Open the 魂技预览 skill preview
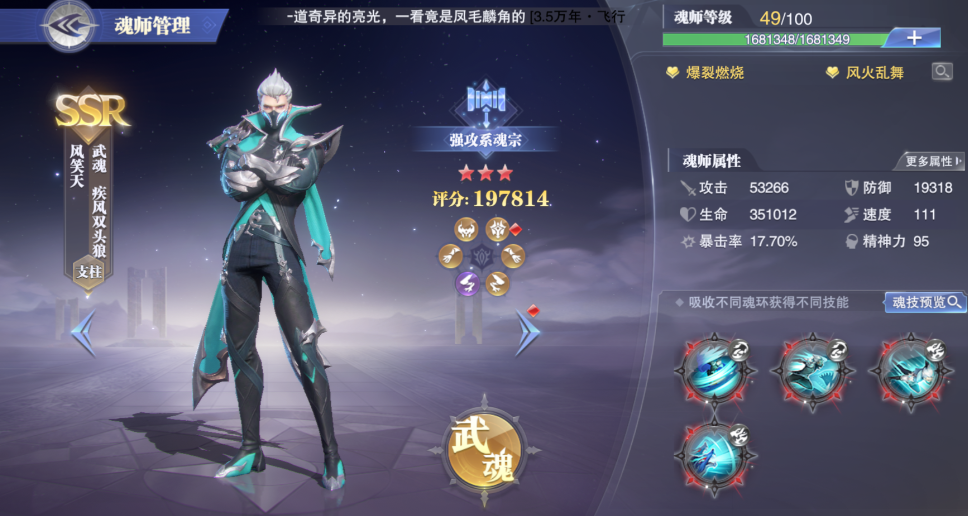This screenshot has height=516, width=968. point(925,302)
